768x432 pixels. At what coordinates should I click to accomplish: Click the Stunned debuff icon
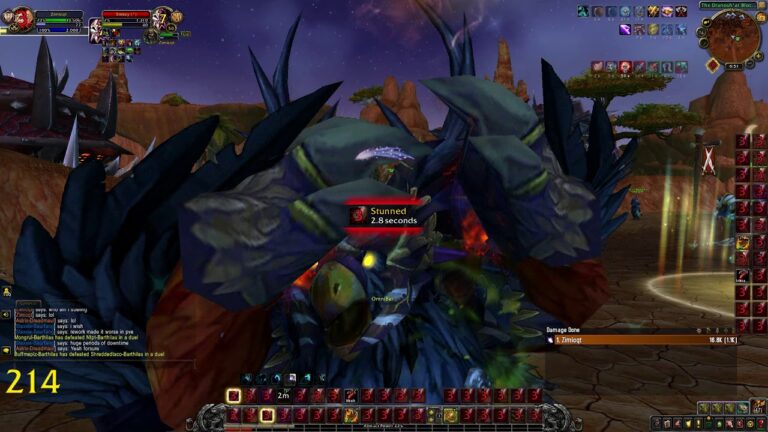(357, 215)
